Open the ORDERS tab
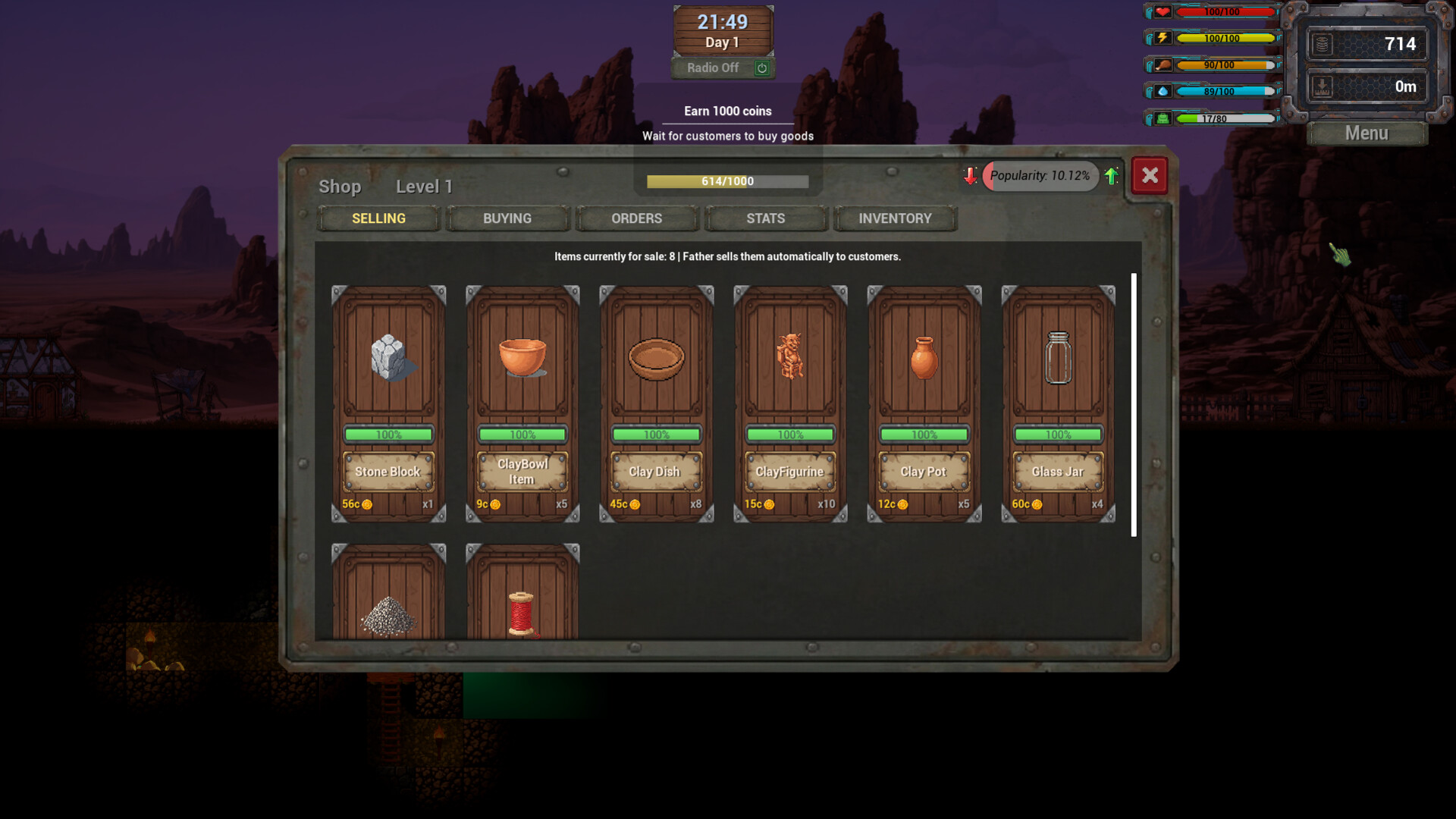Screen dimensions: 1456x819 [637, 218]
